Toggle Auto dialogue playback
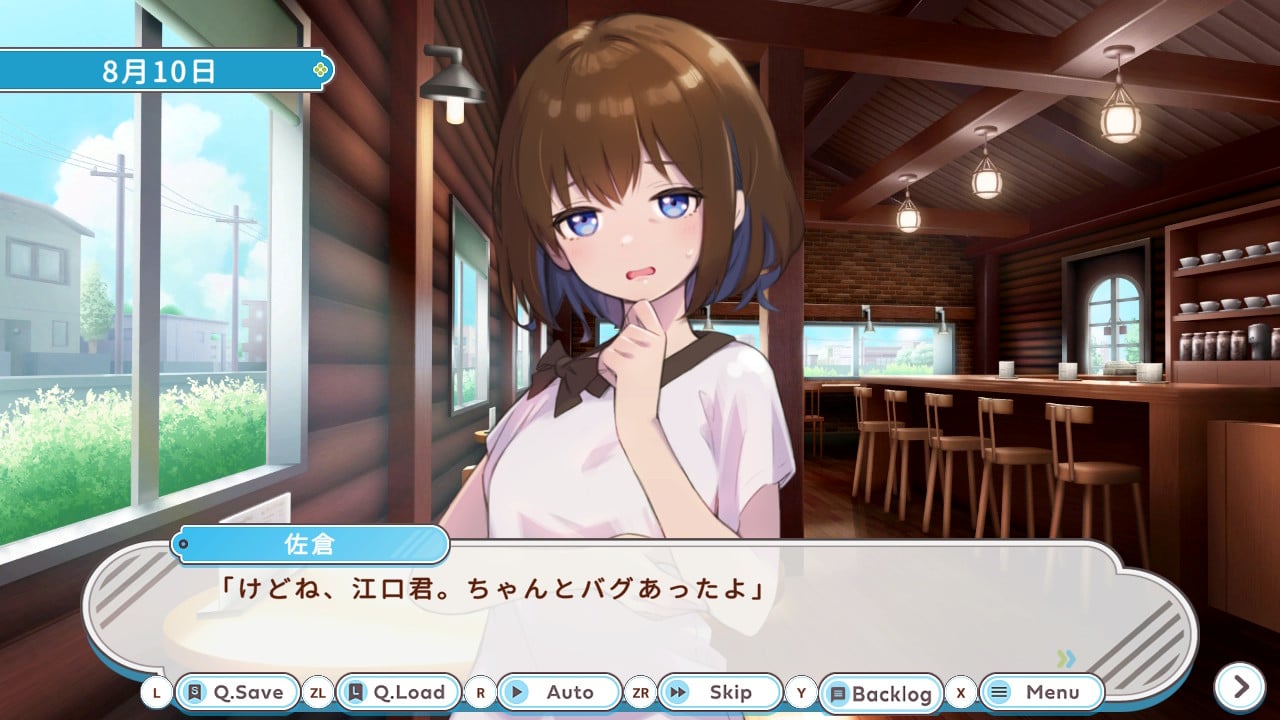 (558, 692)
